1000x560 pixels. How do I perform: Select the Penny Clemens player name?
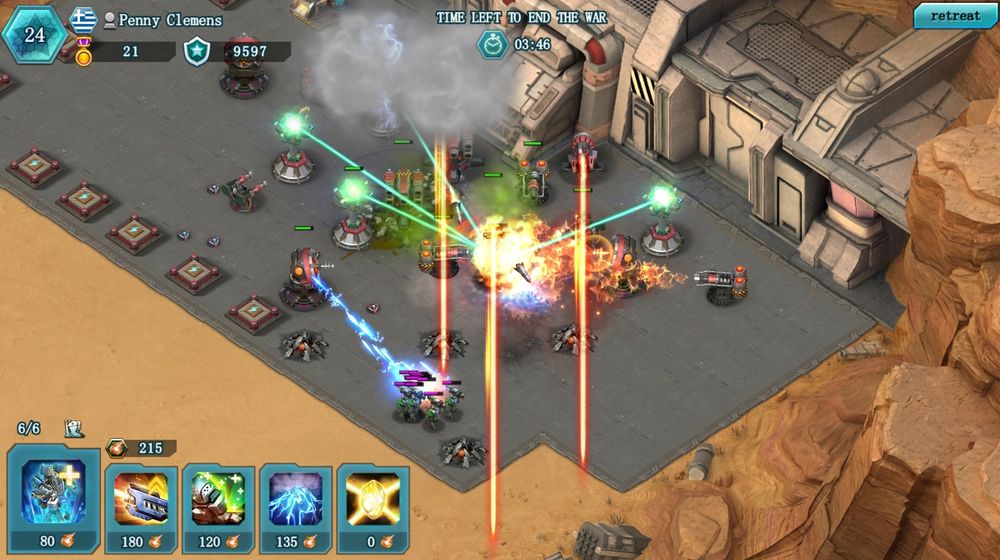(170, 19)
